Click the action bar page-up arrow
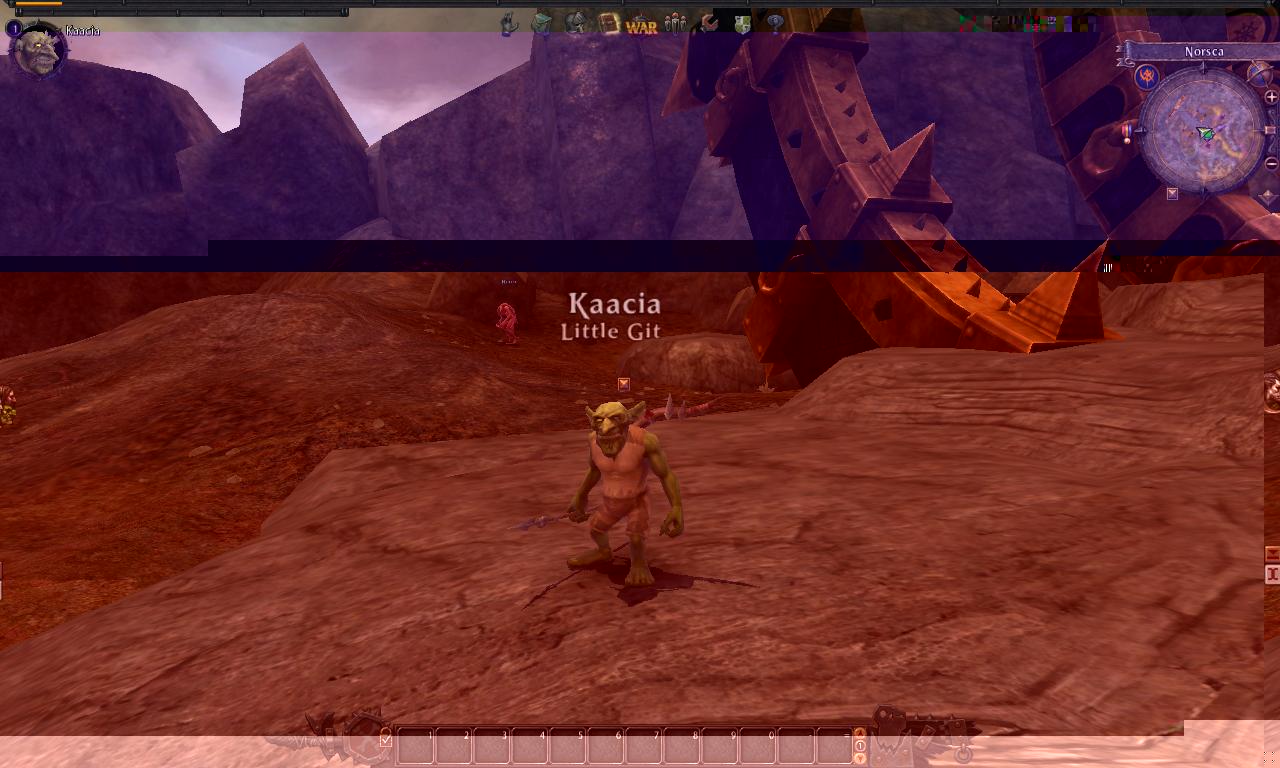This screenshot has height=768, width=1280. click(x=858, y=734)
